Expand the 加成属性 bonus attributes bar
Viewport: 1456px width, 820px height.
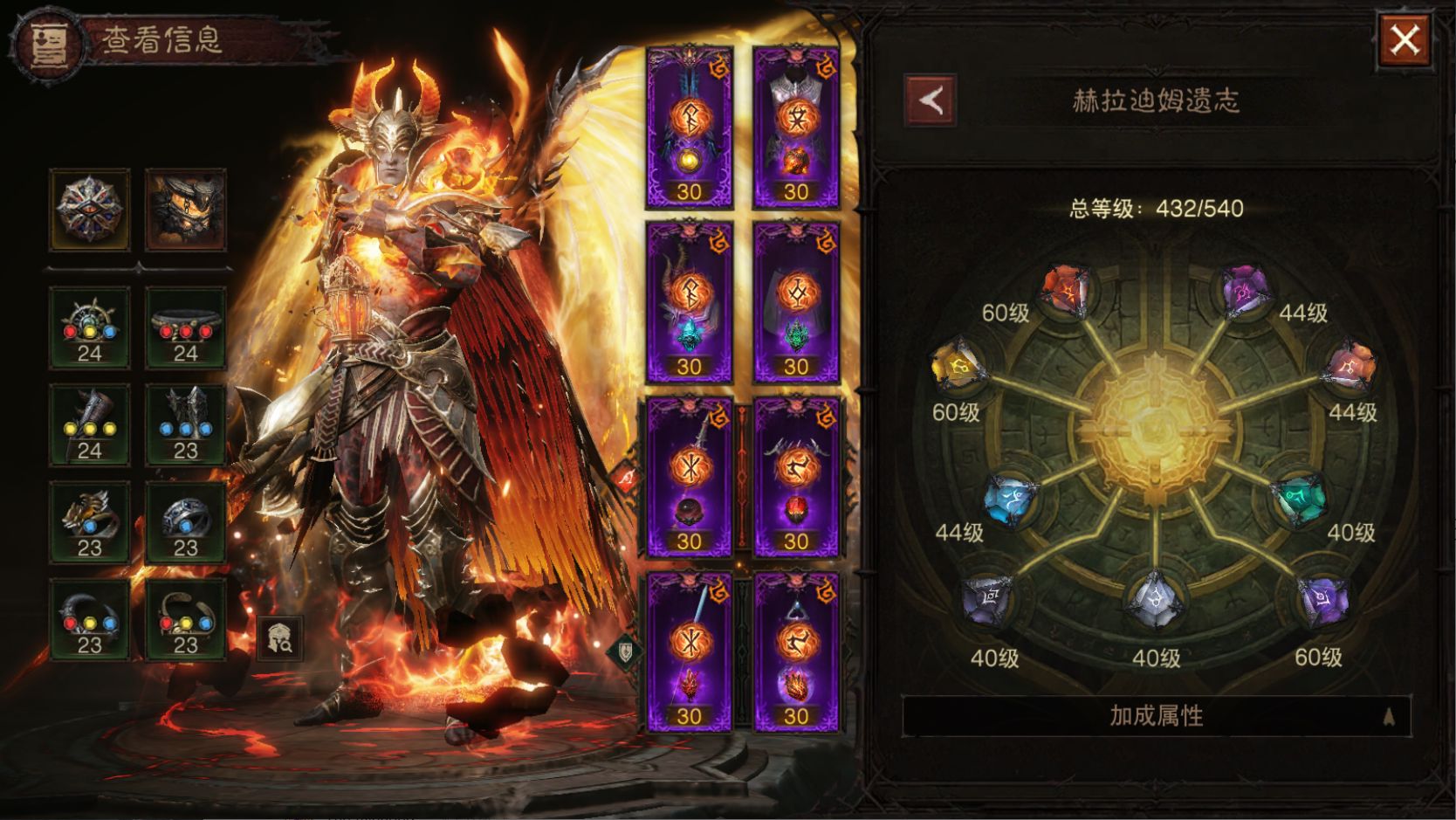point(1156,716)
